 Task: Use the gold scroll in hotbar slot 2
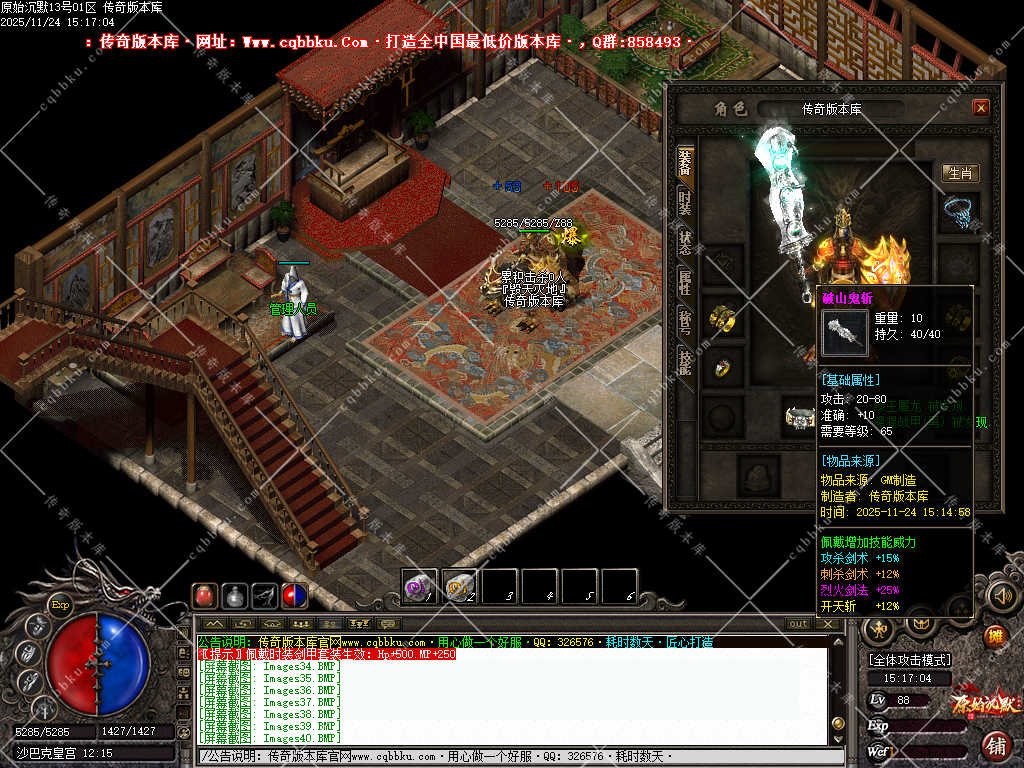[x=459, y=586]
